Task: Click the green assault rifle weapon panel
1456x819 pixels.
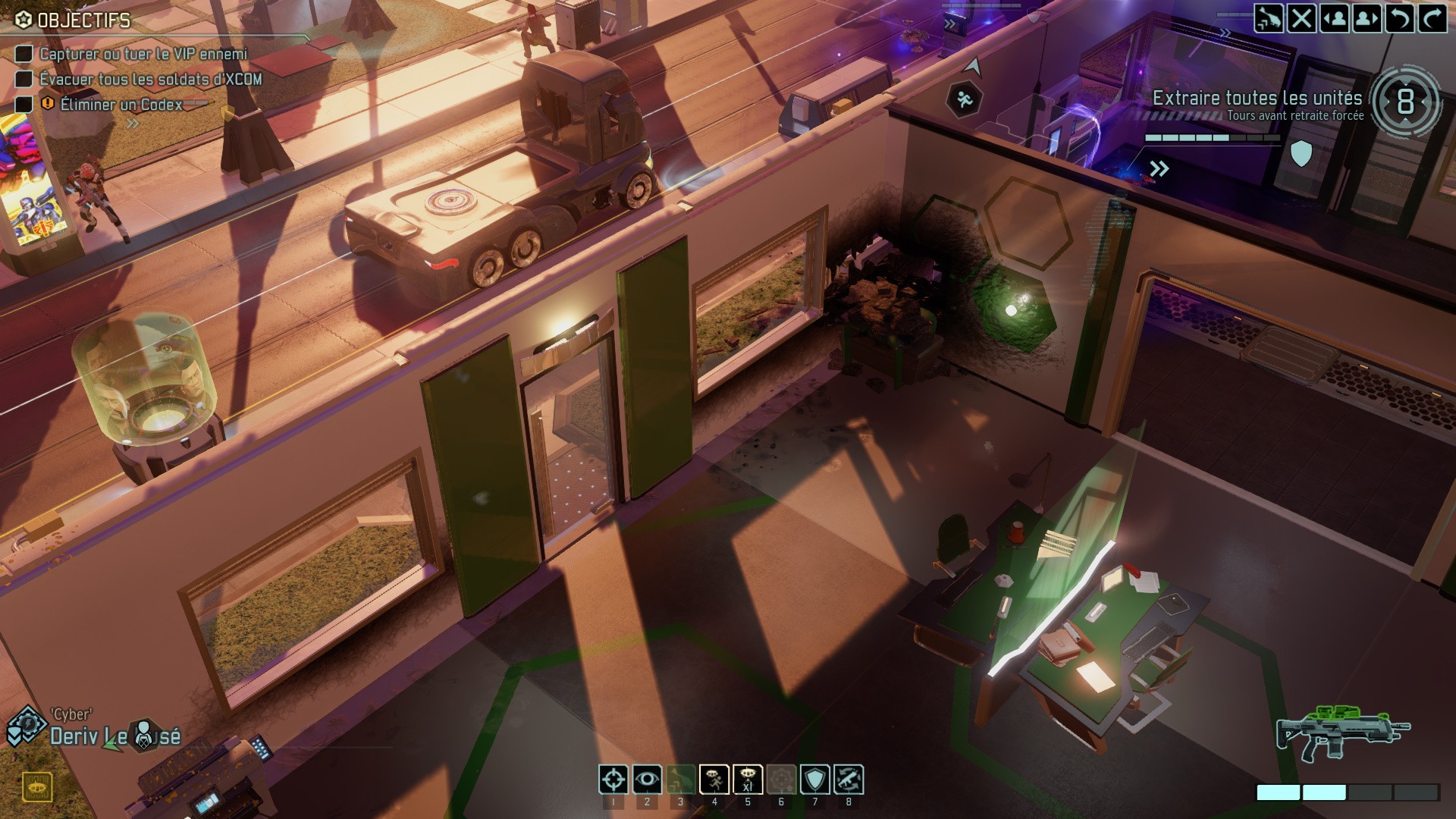Action: [1342, 732]
